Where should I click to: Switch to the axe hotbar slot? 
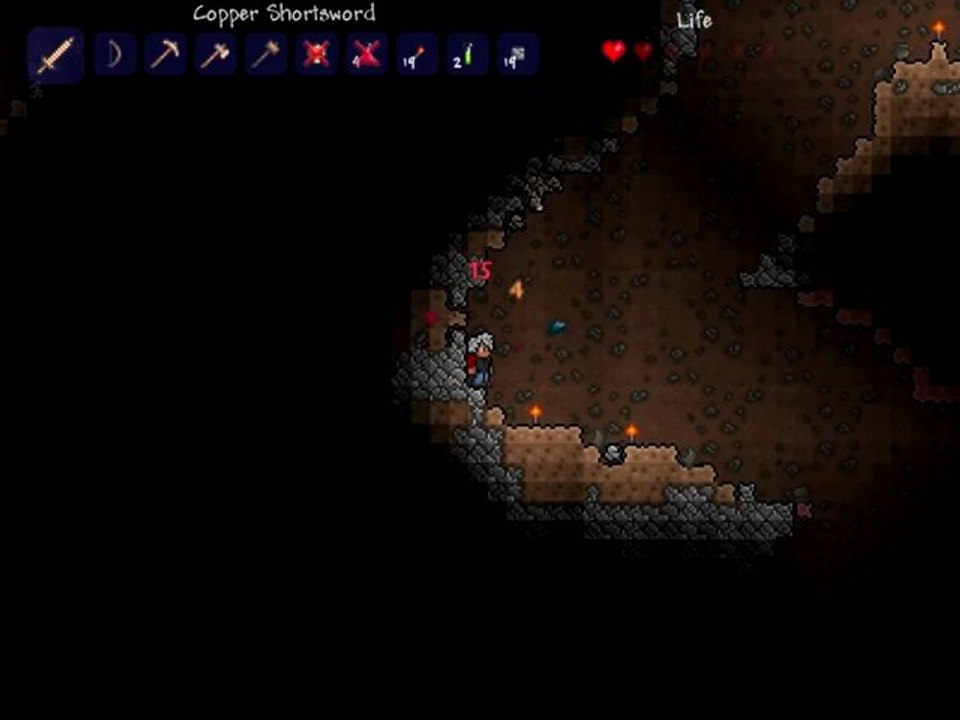point(215,54)
